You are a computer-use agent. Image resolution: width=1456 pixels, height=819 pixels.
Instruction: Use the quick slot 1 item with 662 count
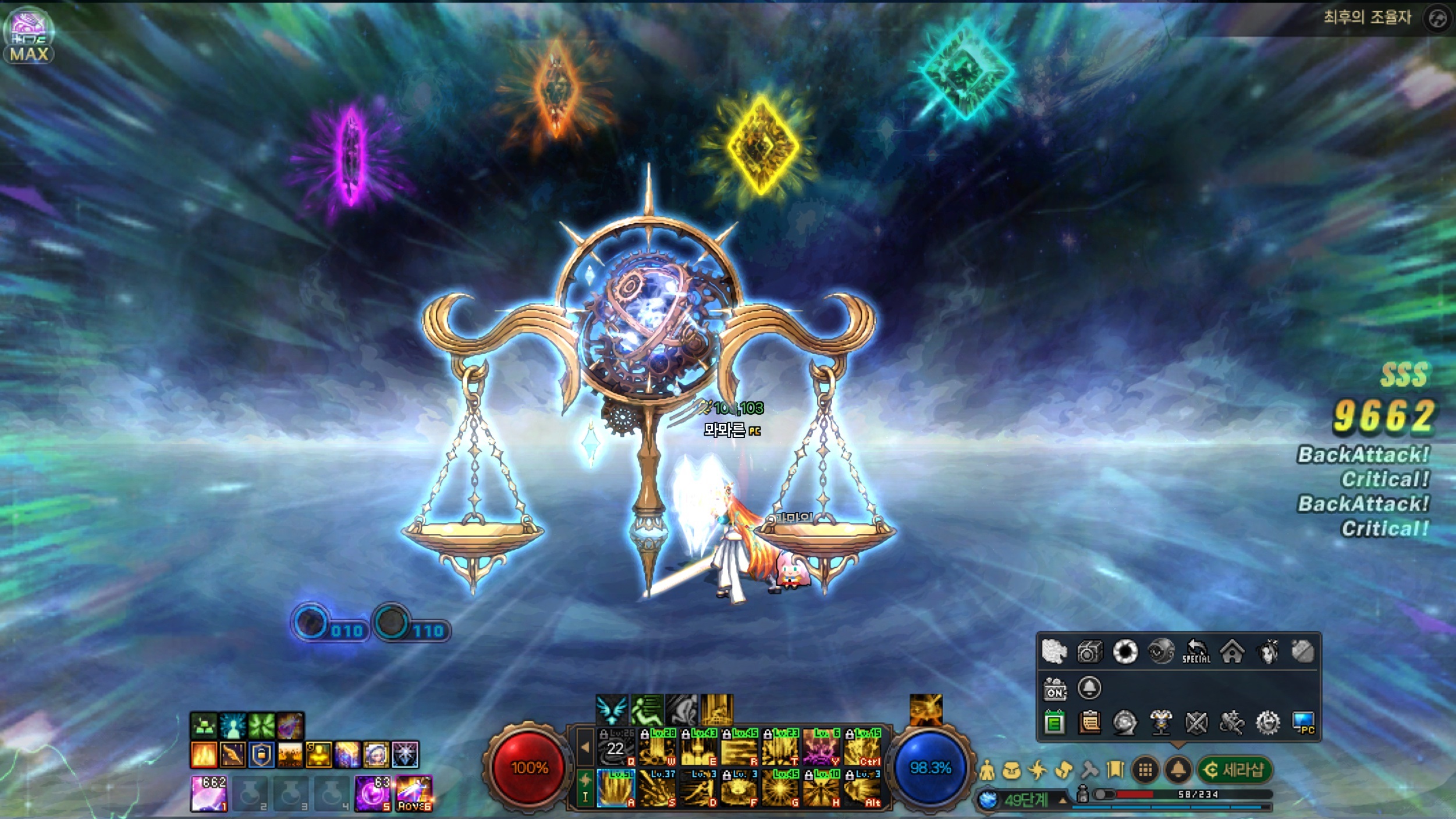[209, 793]
